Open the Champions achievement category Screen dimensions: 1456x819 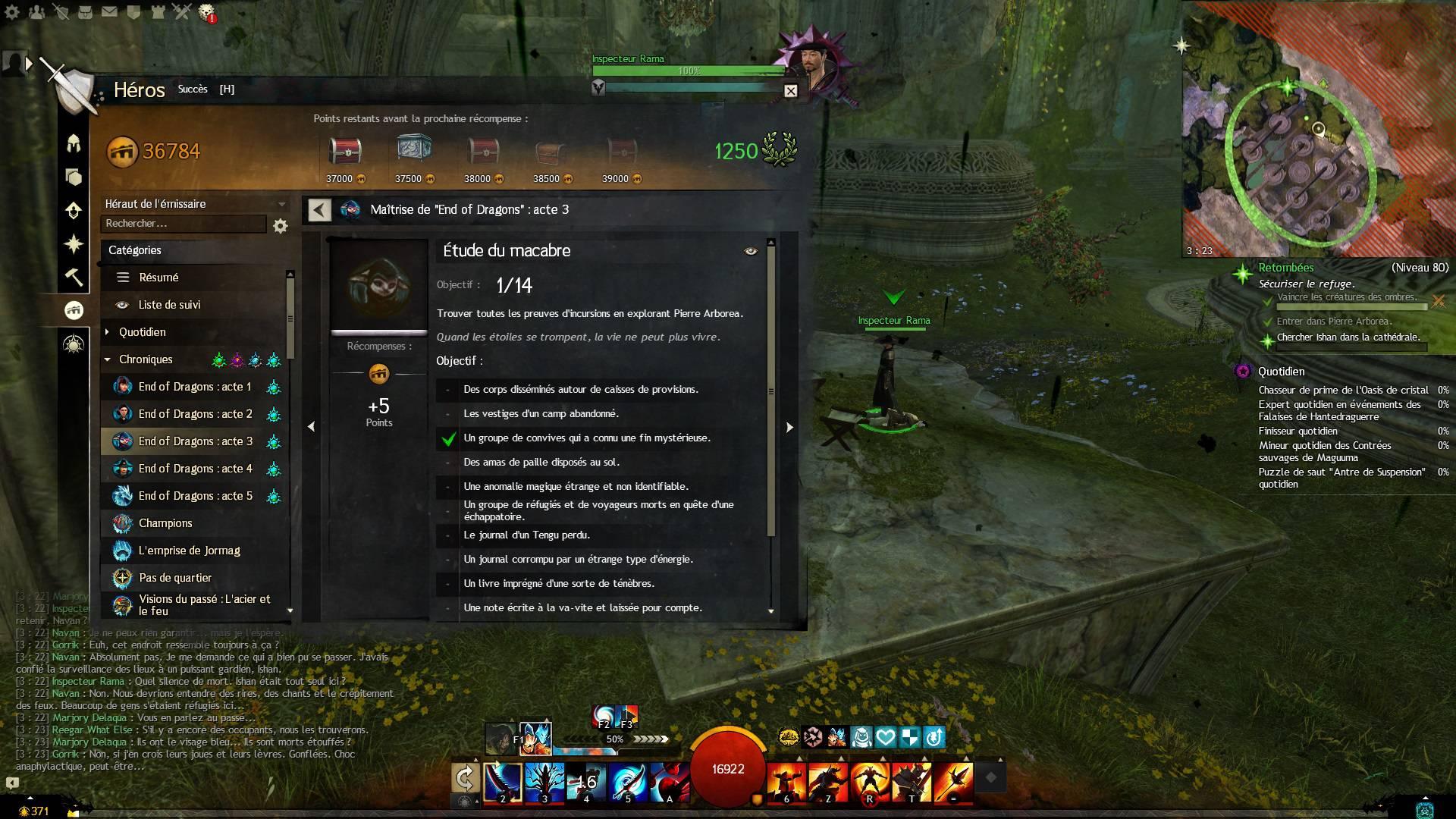pyautogui.click(x=165, y=523)
